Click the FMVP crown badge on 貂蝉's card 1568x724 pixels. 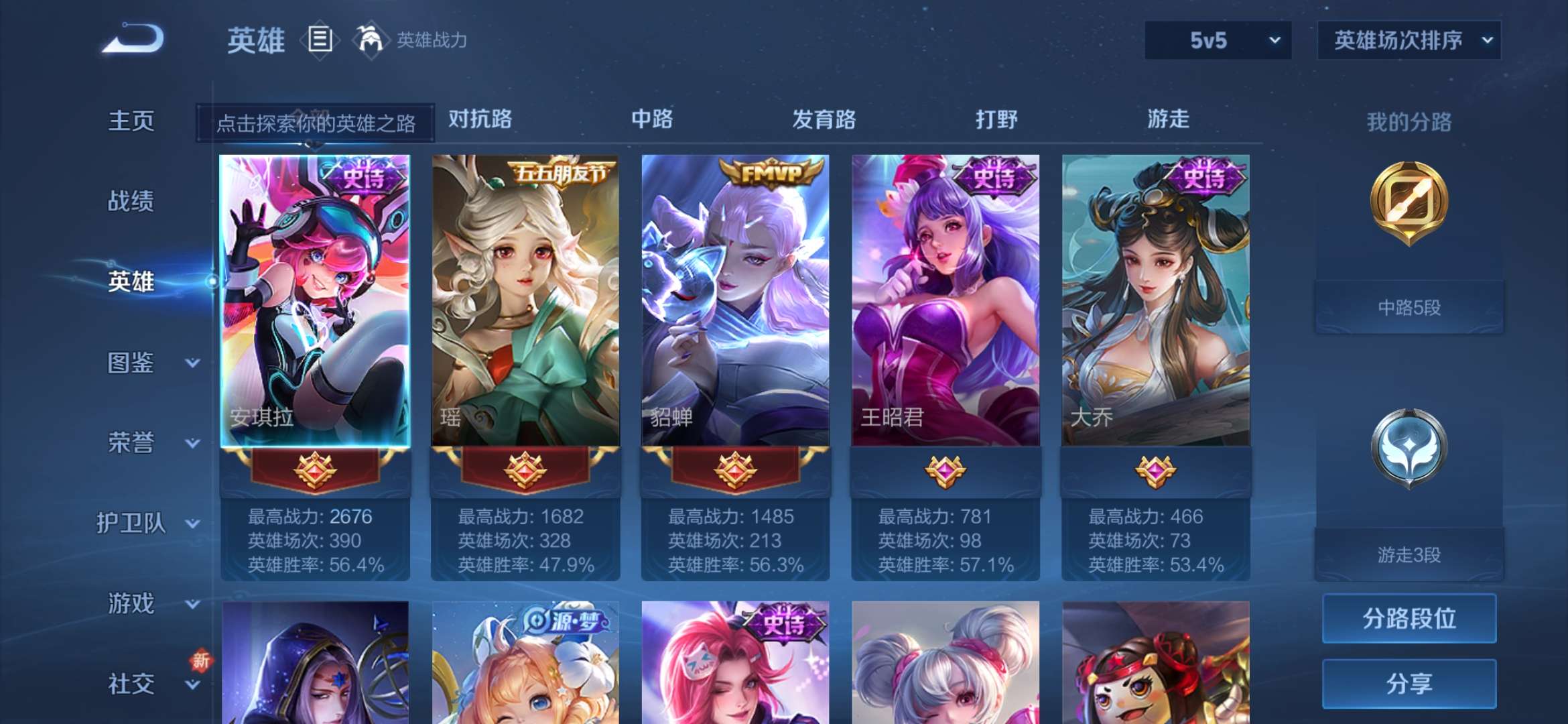tap(771, 171)
